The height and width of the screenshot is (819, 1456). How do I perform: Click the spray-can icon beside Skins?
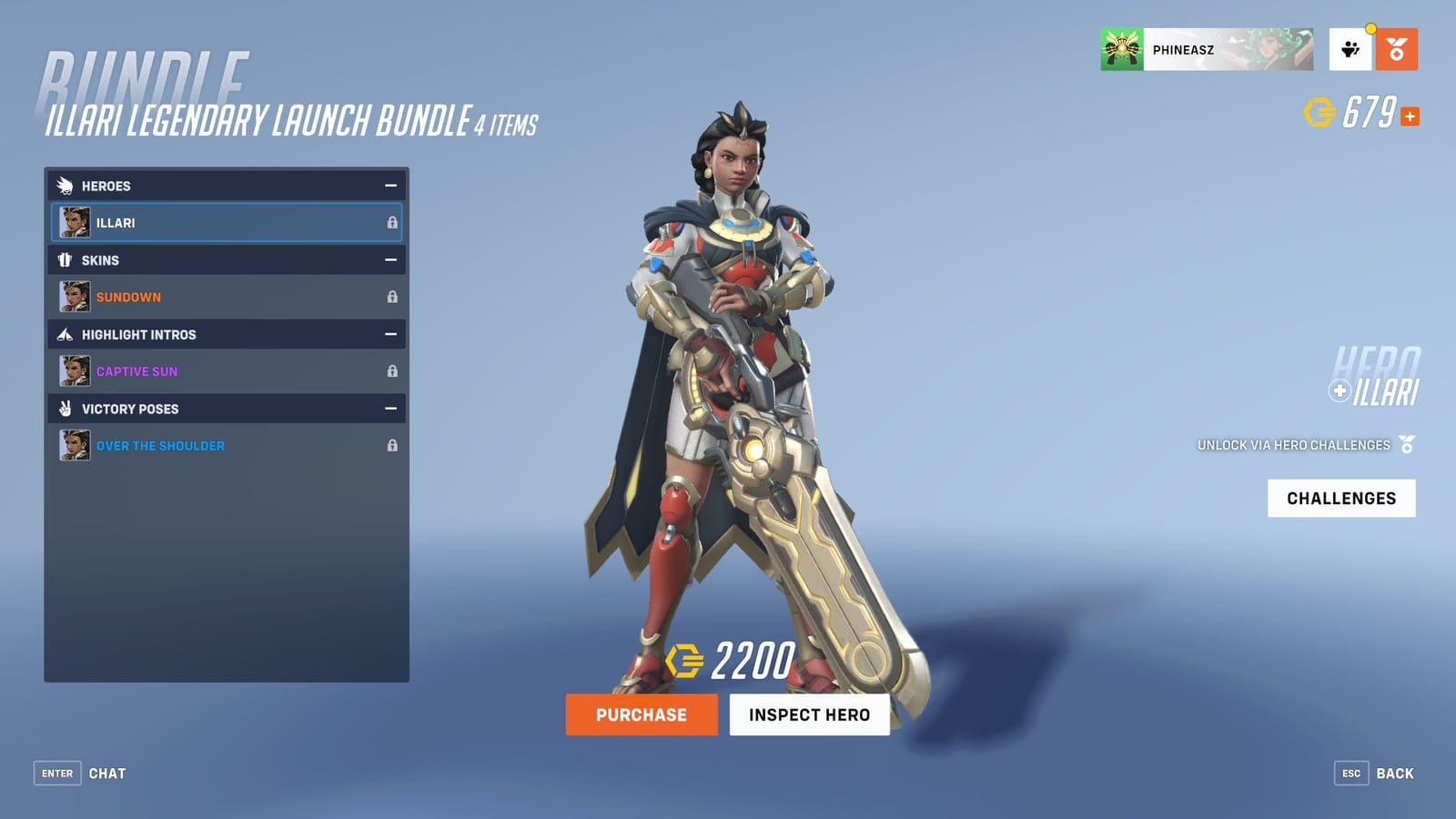64,260
